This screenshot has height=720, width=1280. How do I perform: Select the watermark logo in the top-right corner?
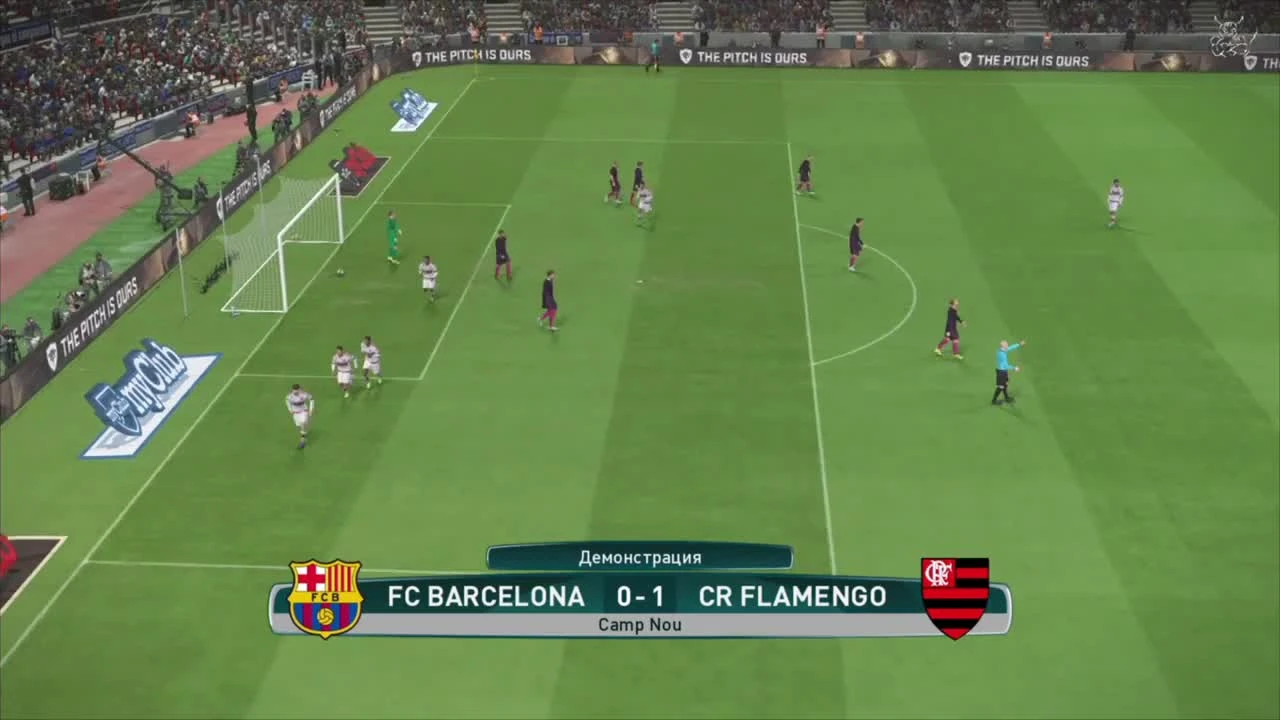1230,37
